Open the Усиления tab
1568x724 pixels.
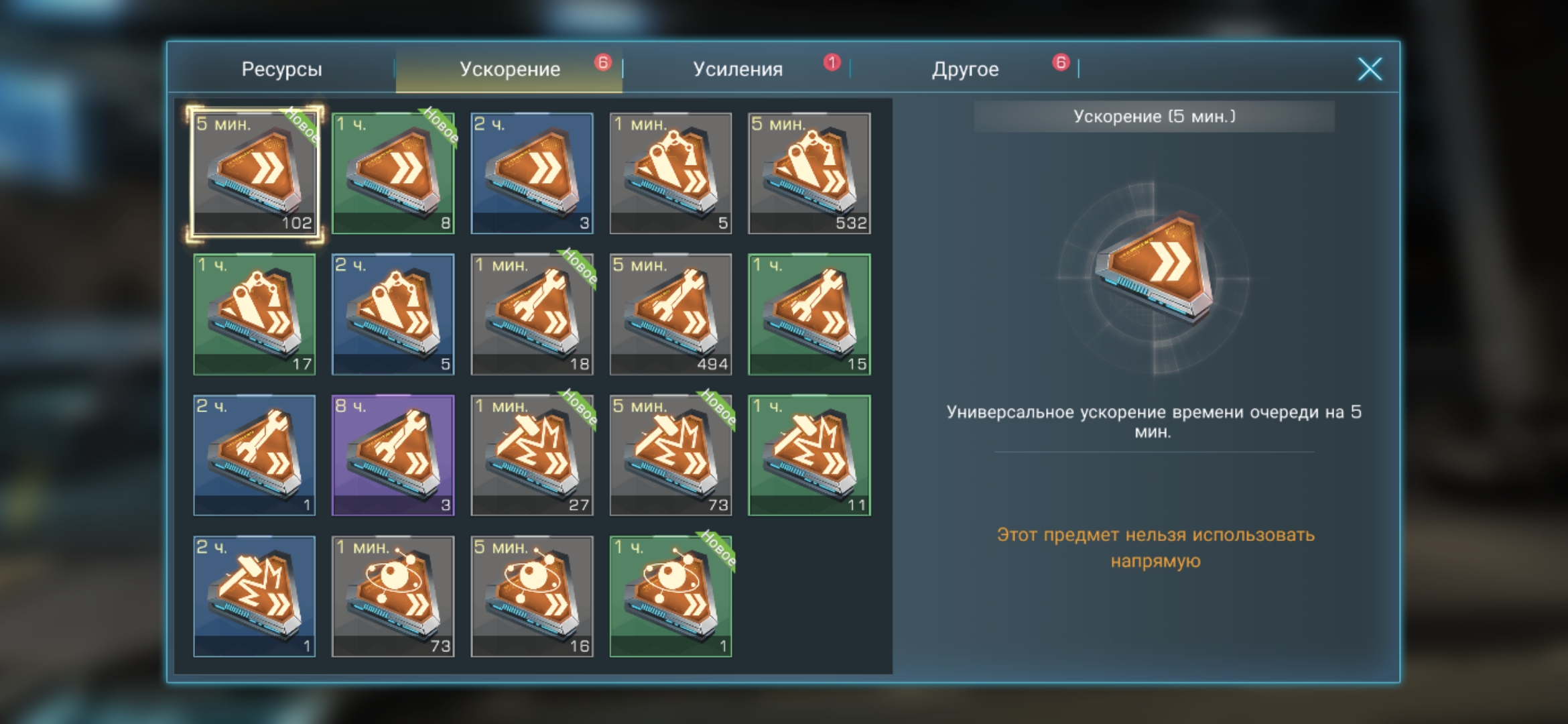click(737, 69)
